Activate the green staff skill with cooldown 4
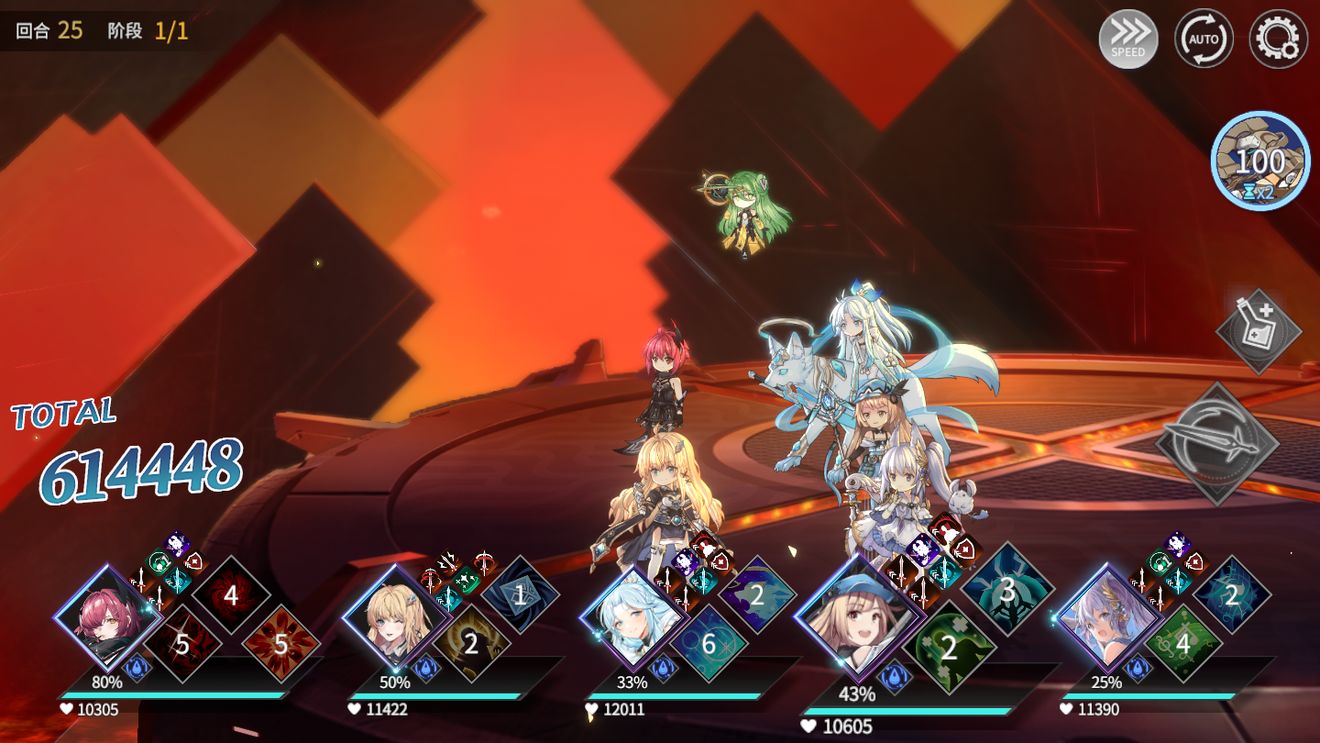1320x743 pixels. pos(1183,643)
